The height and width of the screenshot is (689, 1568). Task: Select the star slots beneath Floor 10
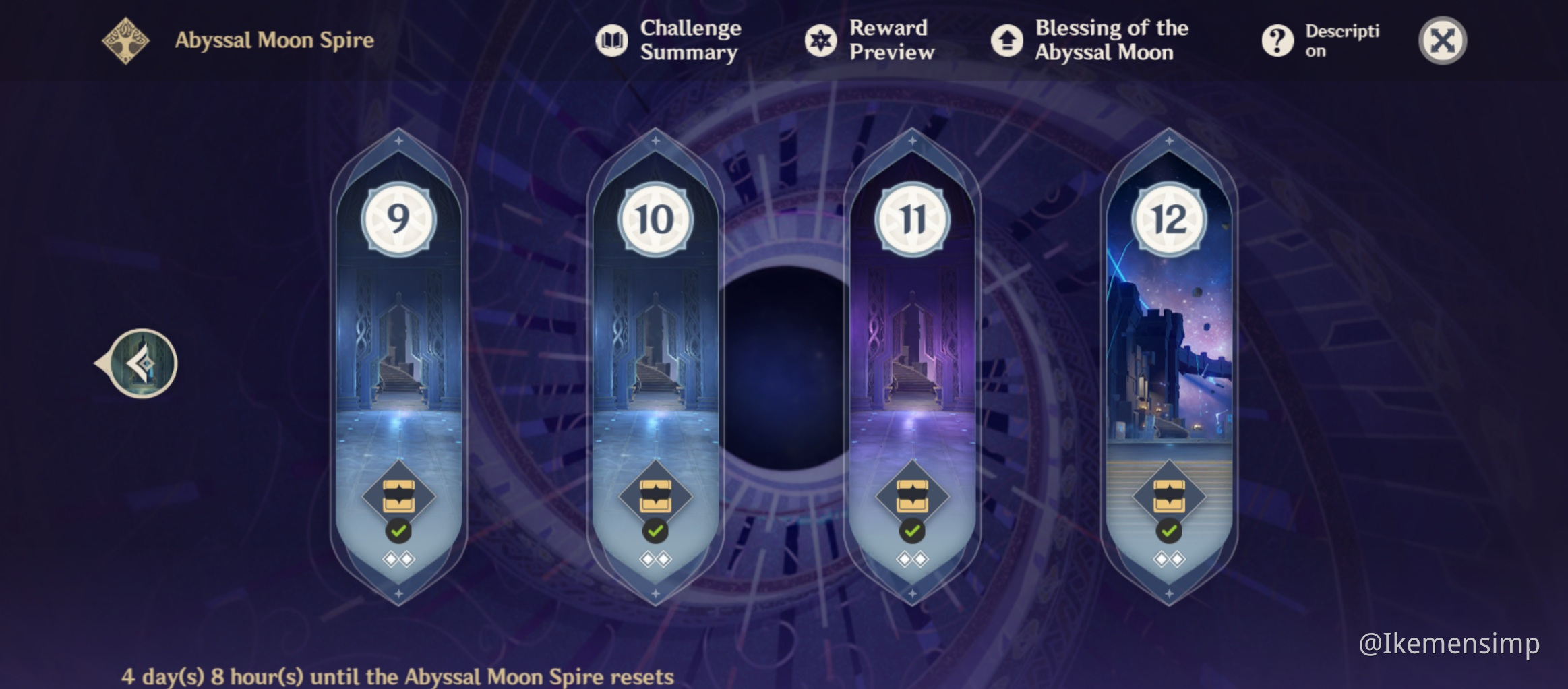(655, 558)
